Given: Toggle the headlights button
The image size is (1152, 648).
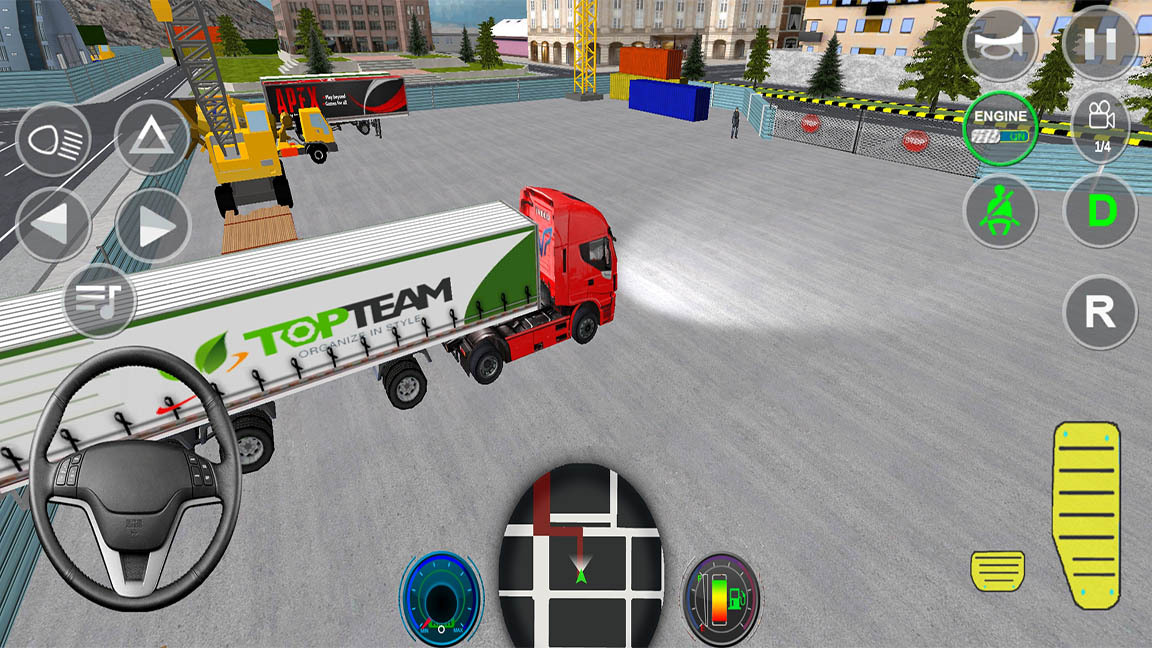Looking at the screenshot, I should 53,140.
